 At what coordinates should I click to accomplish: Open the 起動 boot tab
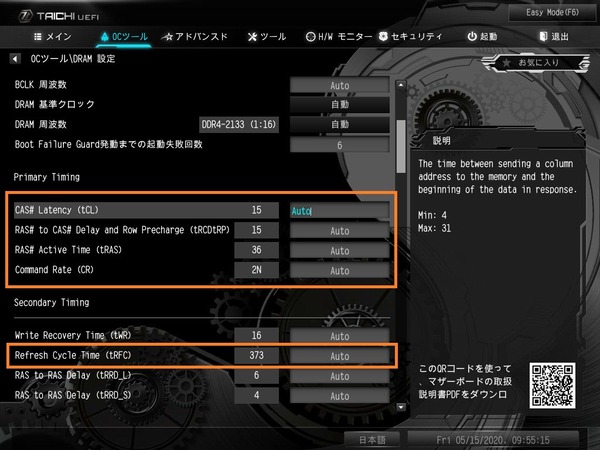[482, 37]
